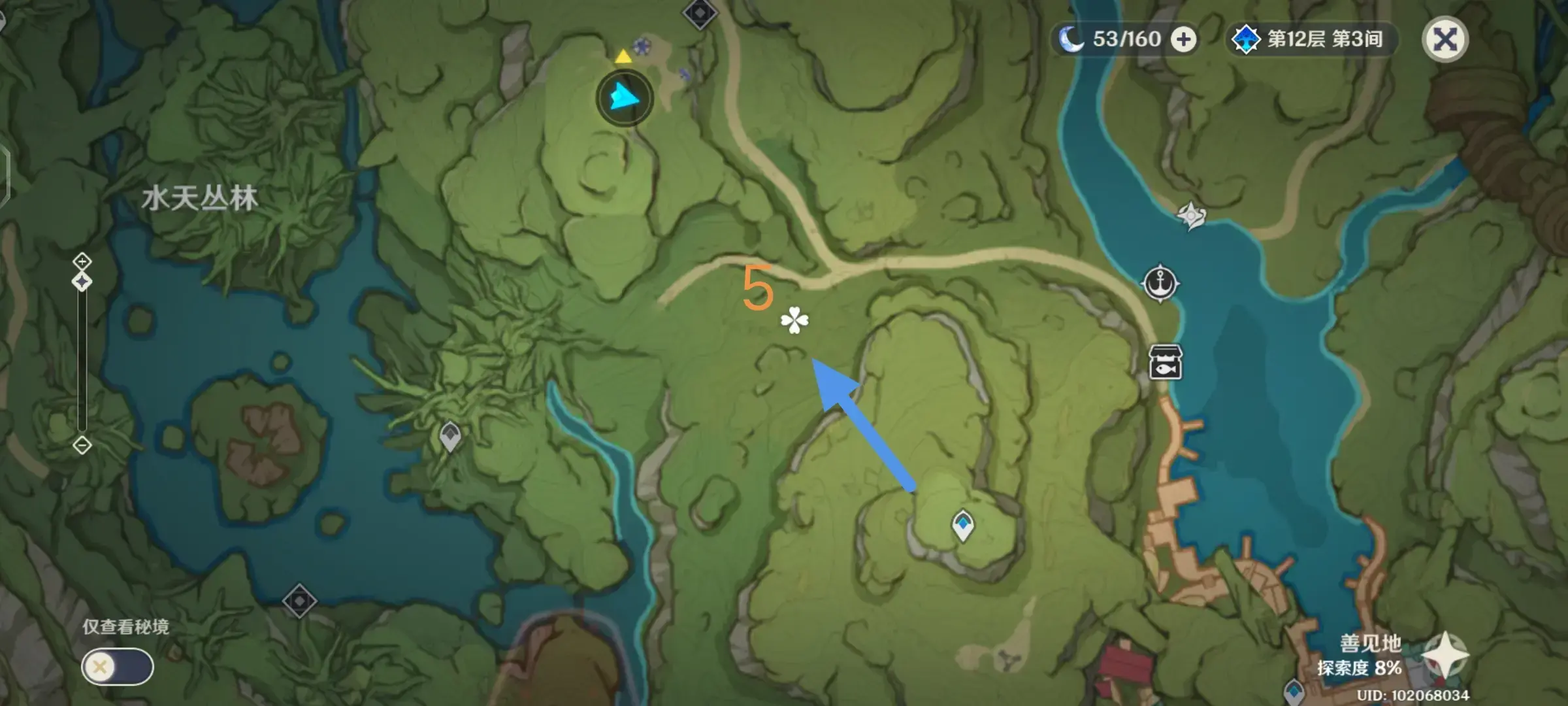Toggle the 仅查看秘境 domain-only switch
This screenshot has height=706, width=1568.
118,667
